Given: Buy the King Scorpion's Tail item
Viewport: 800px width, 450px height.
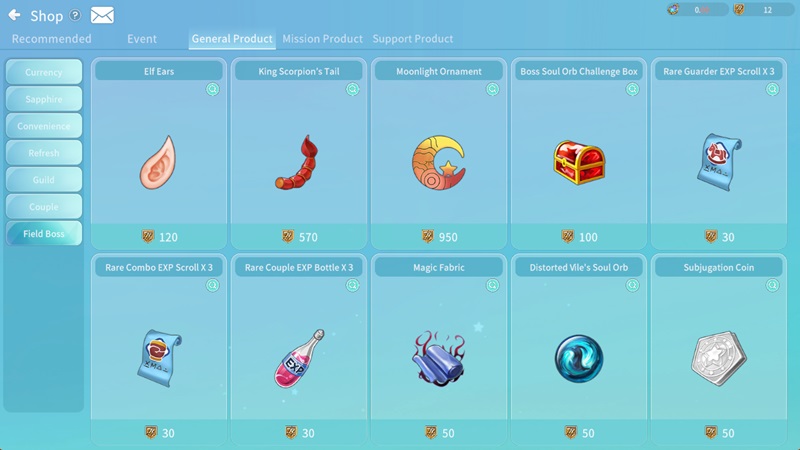Looking at the screenshot, I should point(299,155).
